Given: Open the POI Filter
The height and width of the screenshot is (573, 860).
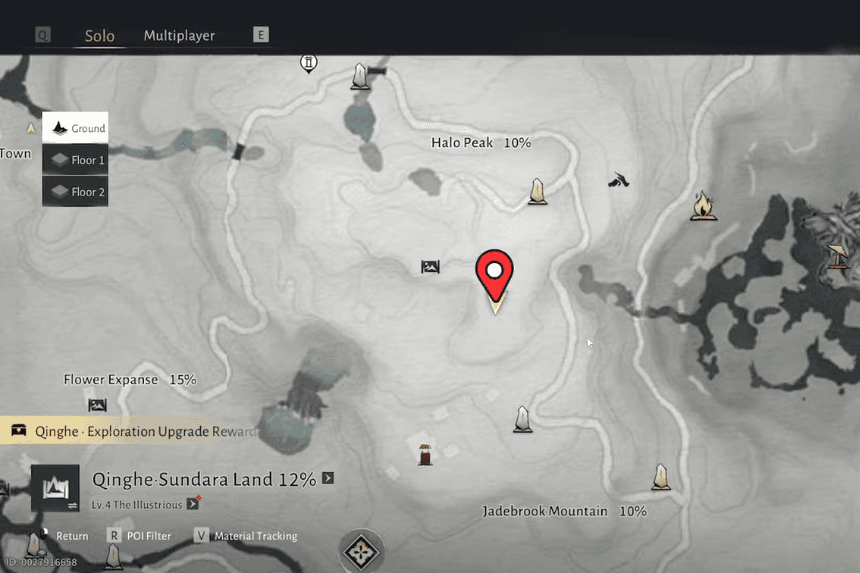Looking at the screenshot, I should 142,536.
